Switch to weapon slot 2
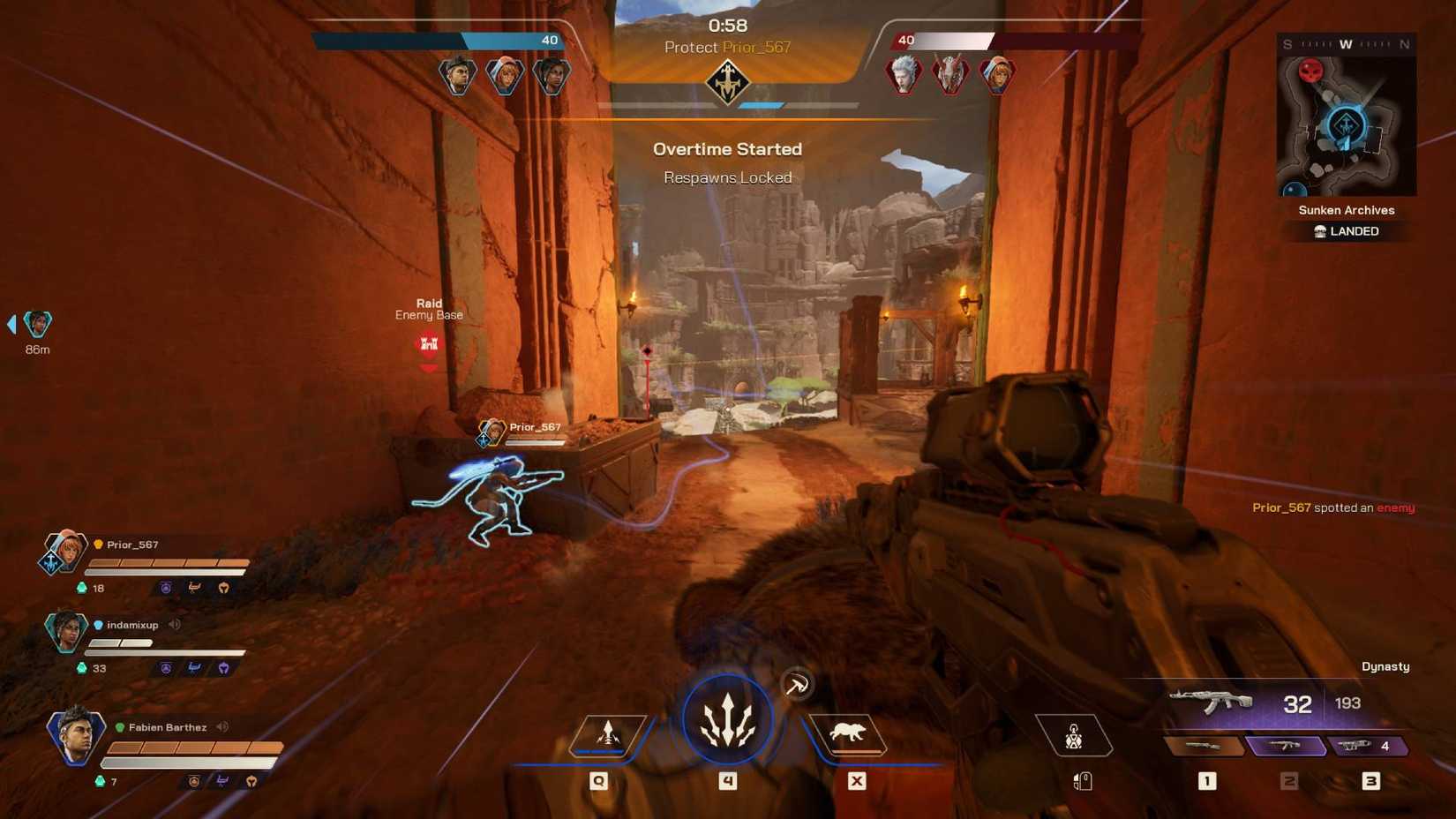The image size is (1456, 819). [1287, 746]
